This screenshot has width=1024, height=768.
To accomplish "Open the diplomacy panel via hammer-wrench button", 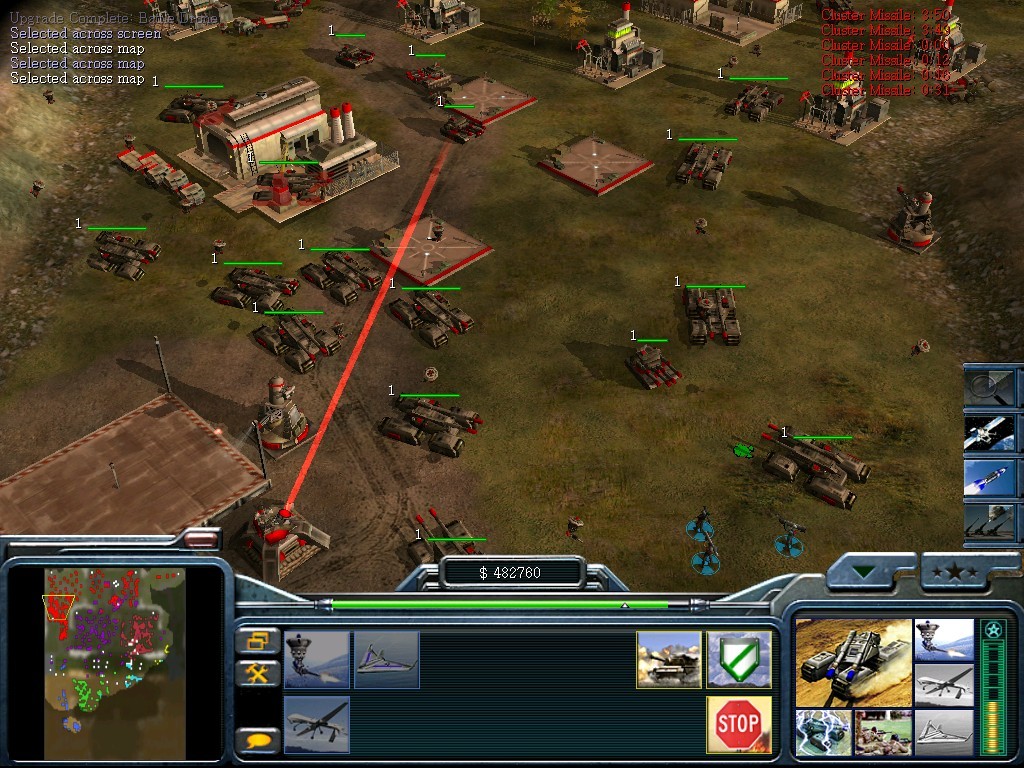I will [257, 674].
